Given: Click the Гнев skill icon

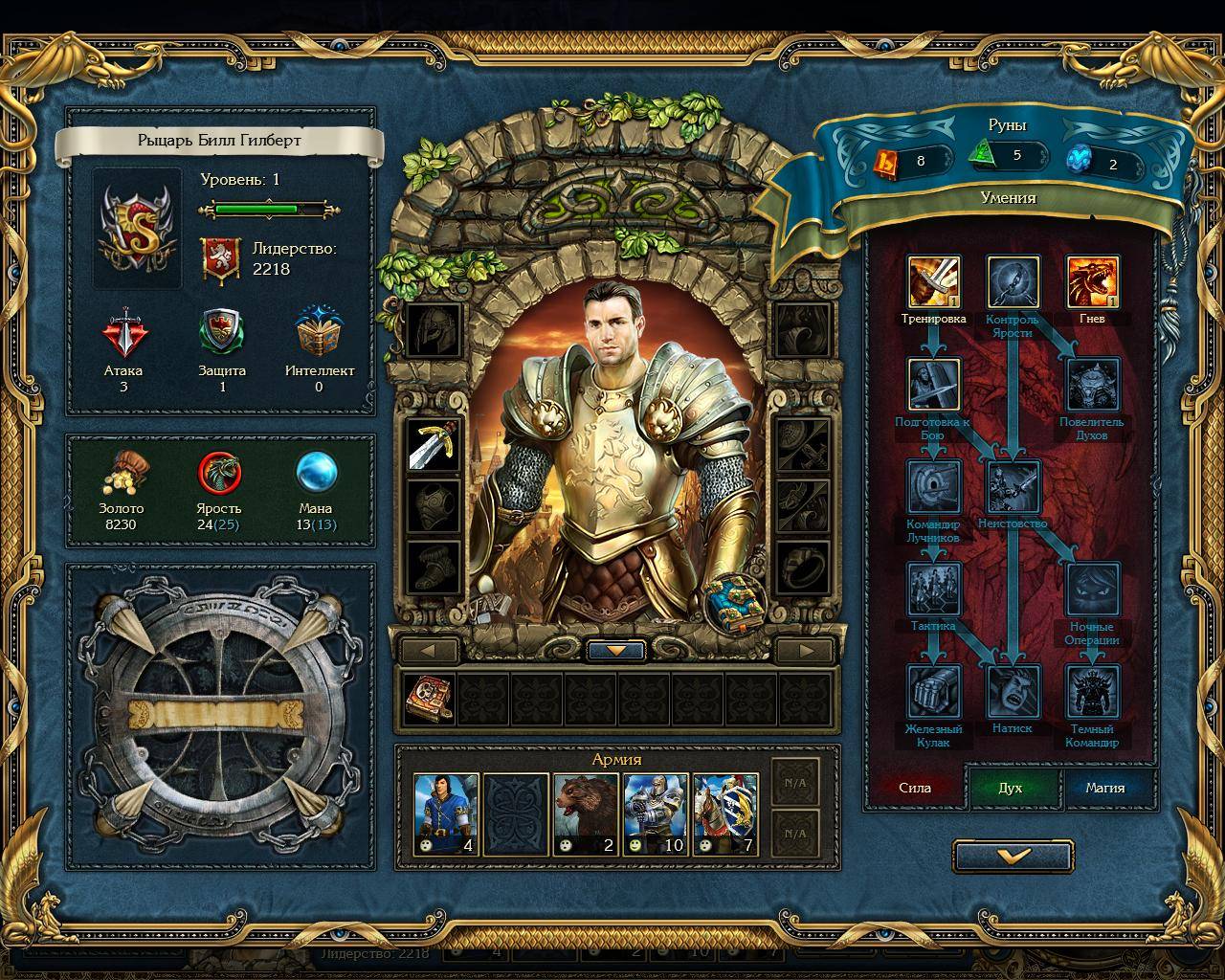Looking at the screenshot, I should 1092,282.
